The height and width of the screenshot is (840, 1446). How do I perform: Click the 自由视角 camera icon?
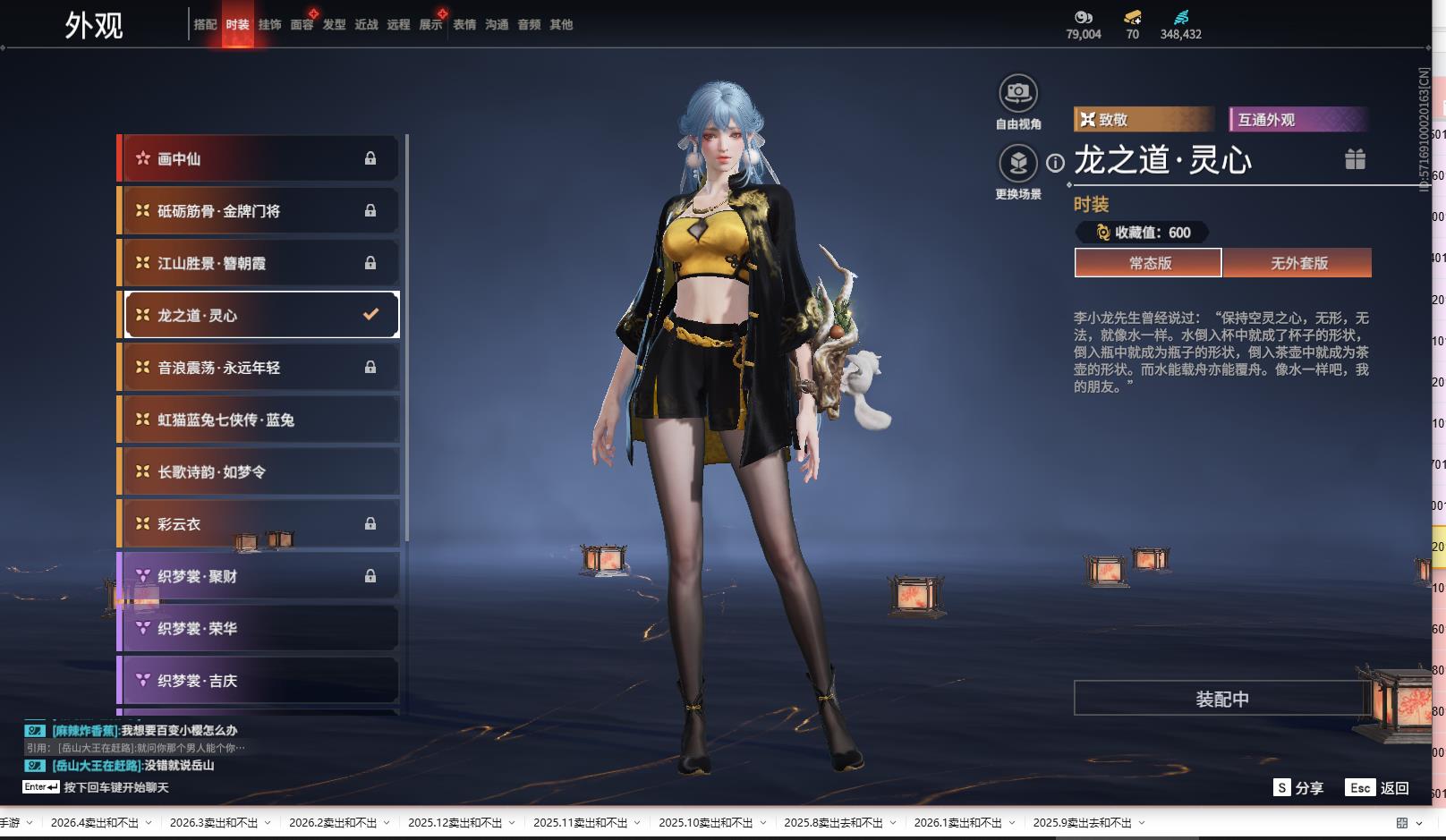pos(1017,93)
